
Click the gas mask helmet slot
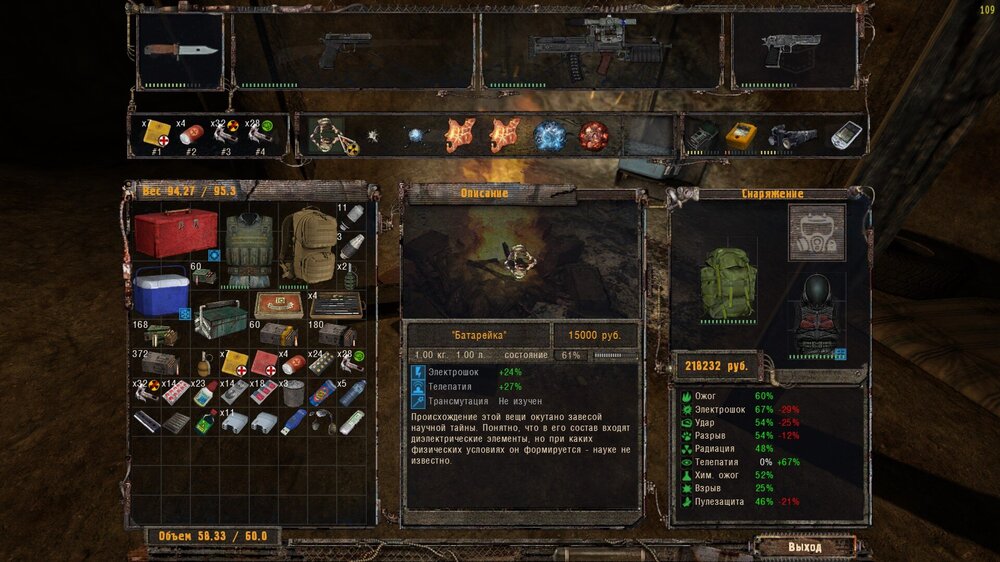[x=817, y=232]
